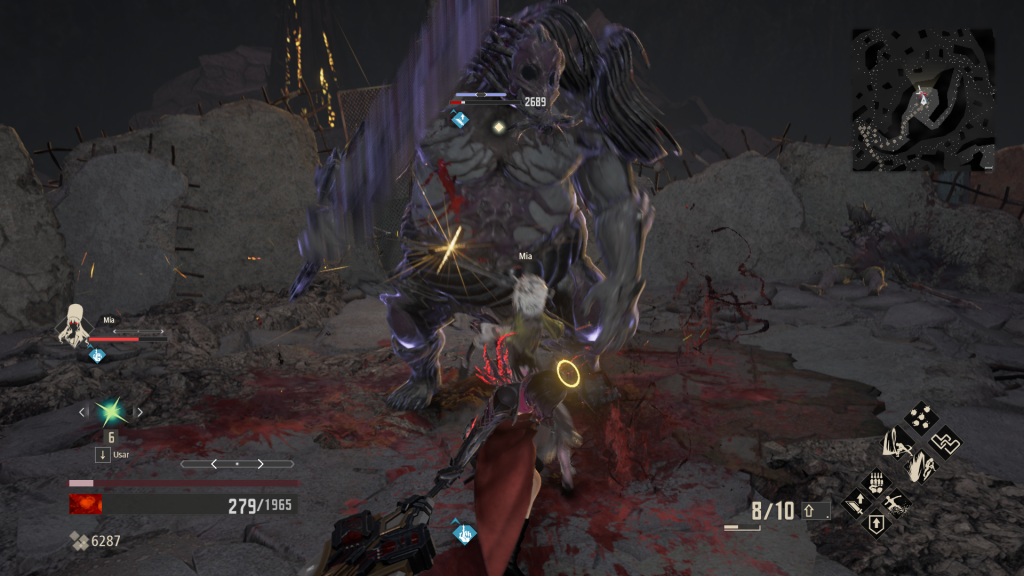Image resolution: width=1024 pixels, height=576 pixels.
Task: Cast the crouching figure flame gift
Action: click(920, 465)
